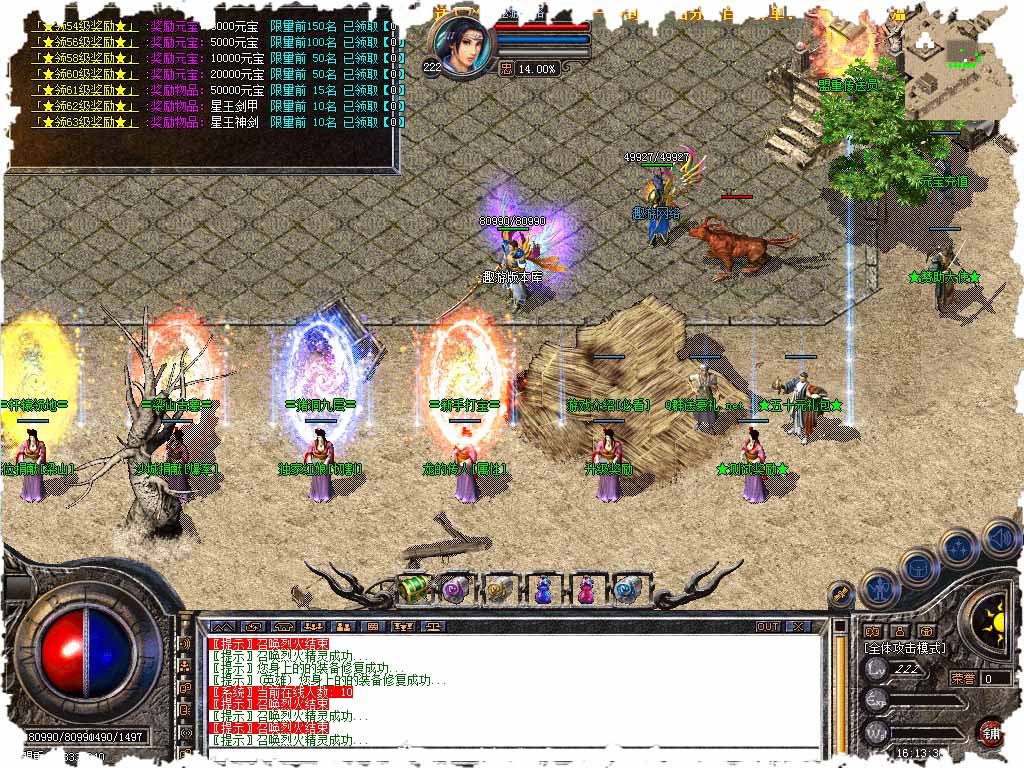Open the character equipment round button

(880, 587)
